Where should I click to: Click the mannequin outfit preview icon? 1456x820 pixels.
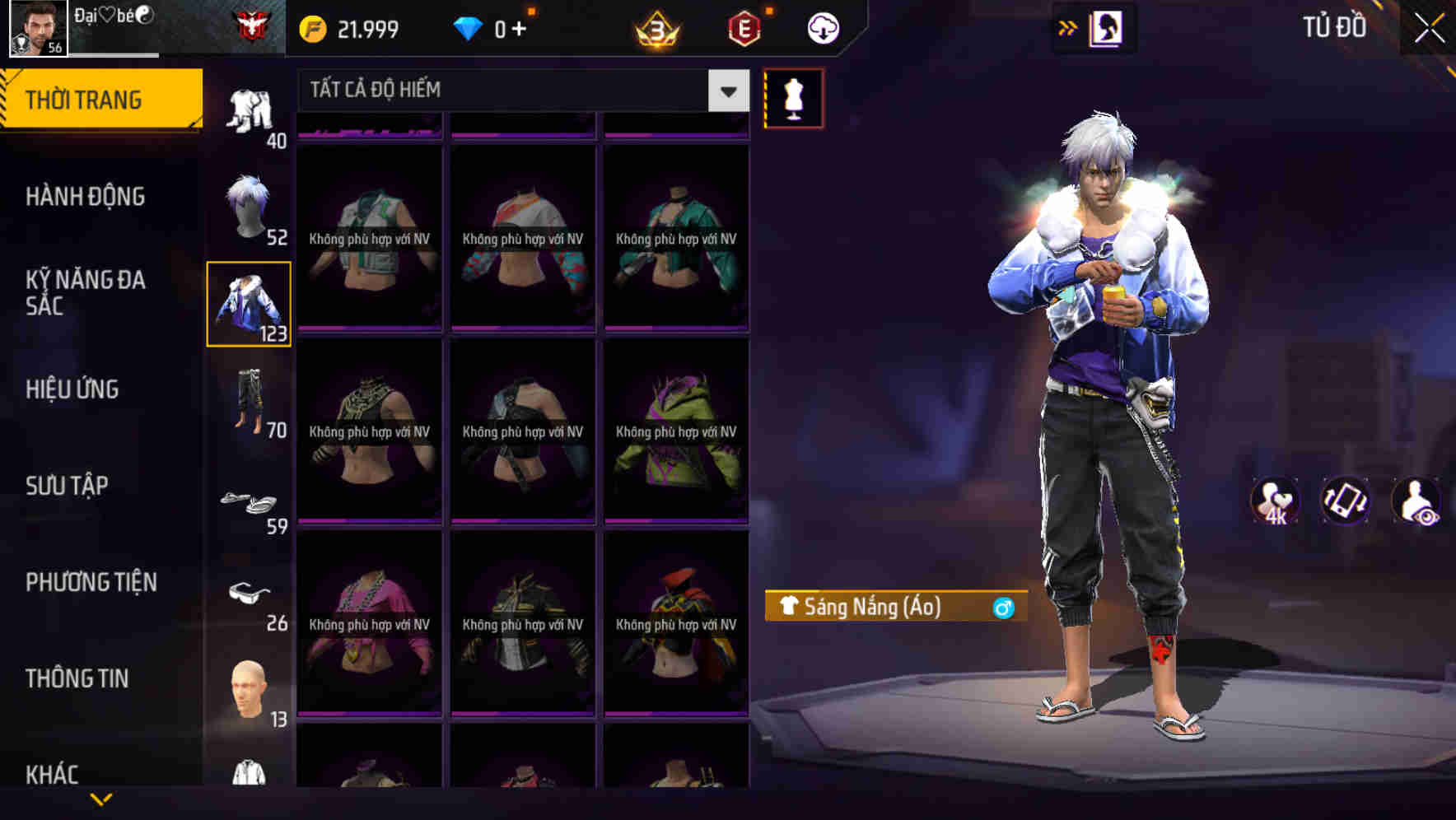(x=793, y=97)
